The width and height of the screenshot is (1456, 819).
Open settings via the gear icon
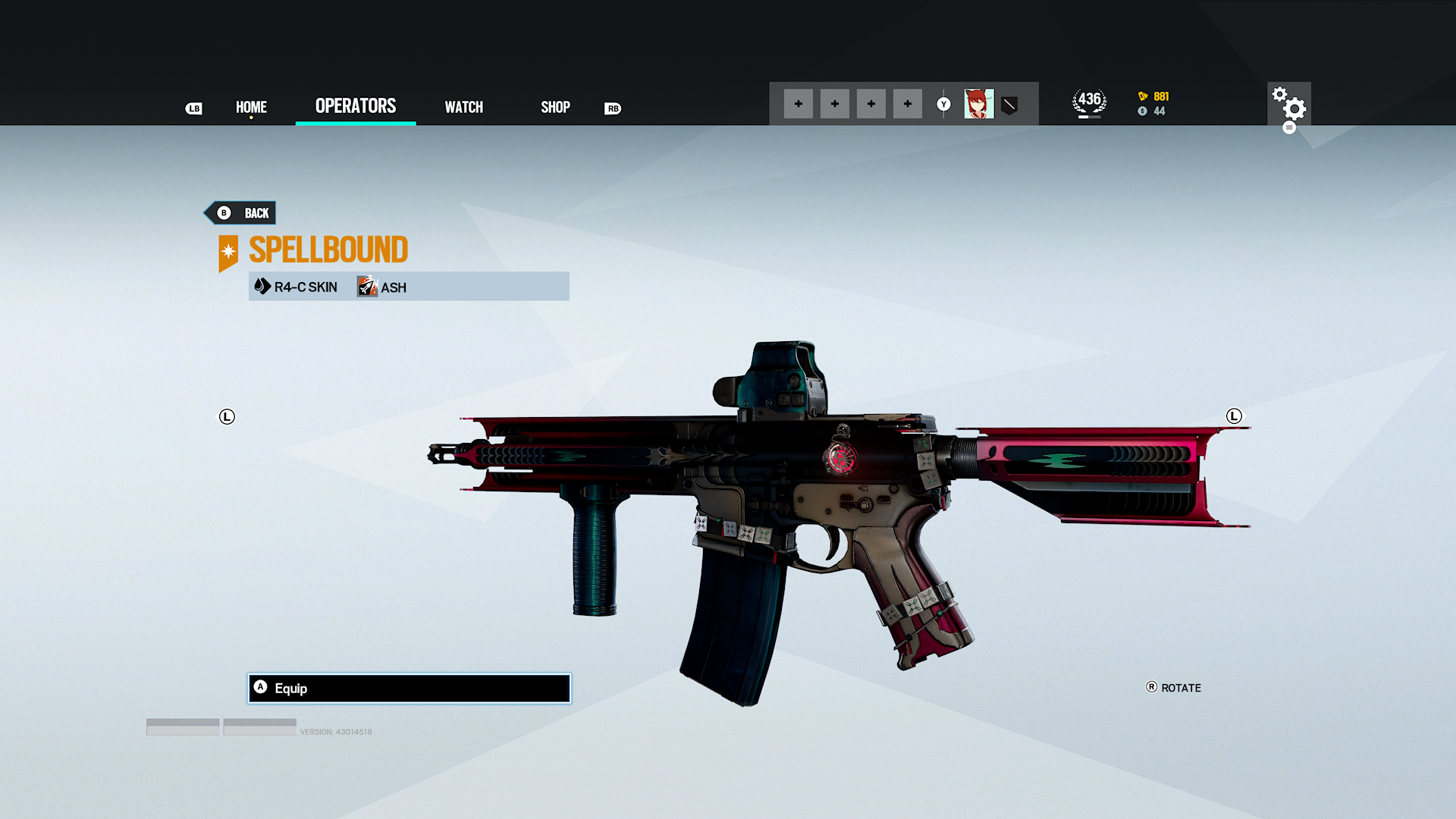1288,104
